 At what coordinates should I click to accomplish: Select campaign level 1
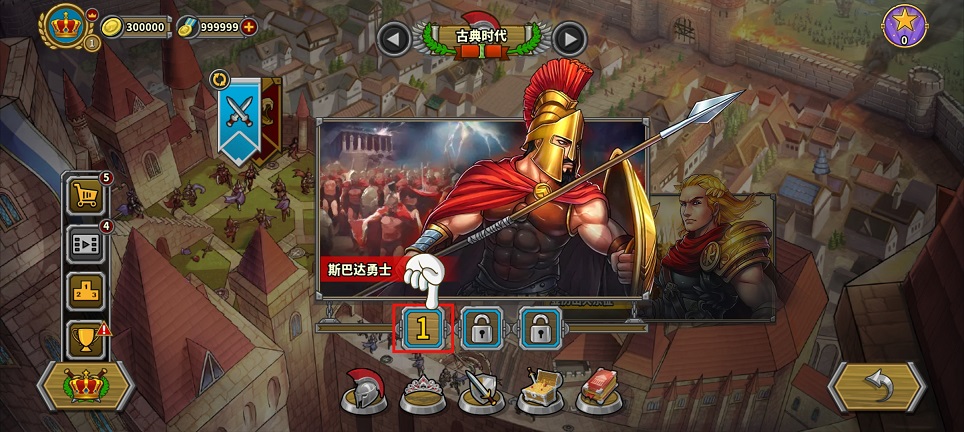tap(422, 327)
